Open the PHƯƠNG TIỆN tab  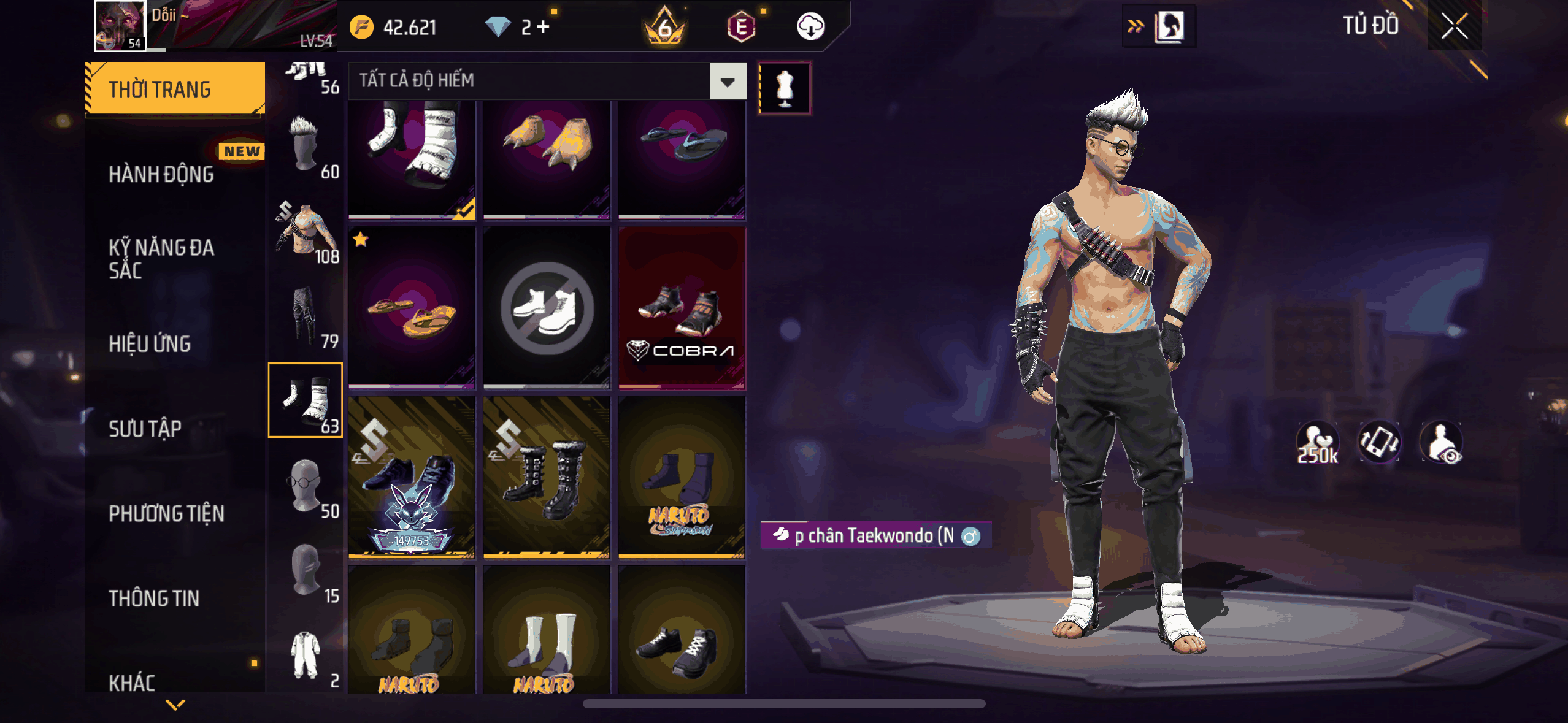click(x=167, y=513)
